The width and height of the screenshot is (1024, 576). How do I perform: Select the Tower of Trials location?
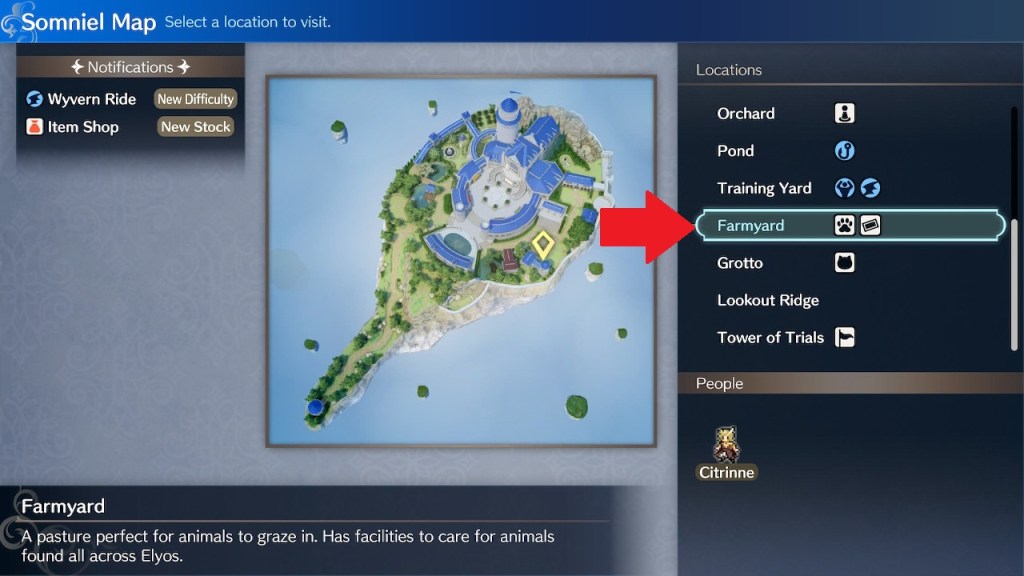770,338
